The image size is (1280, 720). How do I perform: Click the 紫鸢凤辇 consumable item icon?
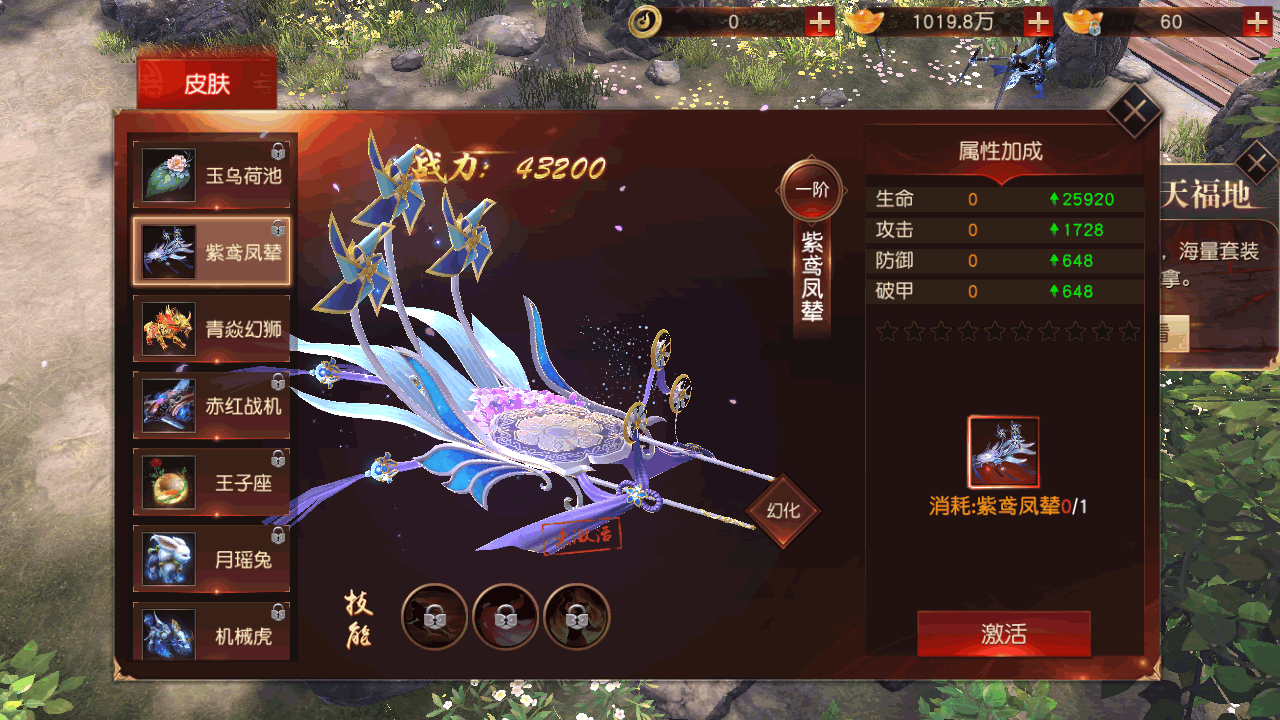pyautogui.click(x=1003, y=452)
